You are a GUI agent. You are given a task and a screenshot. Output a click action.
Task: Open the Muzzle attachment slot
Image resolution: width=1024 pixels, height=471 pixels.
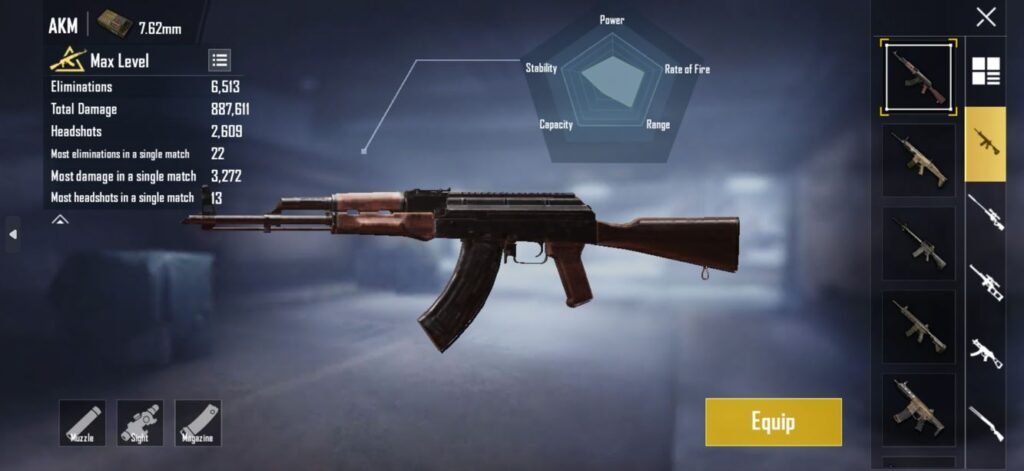[82, 422]
